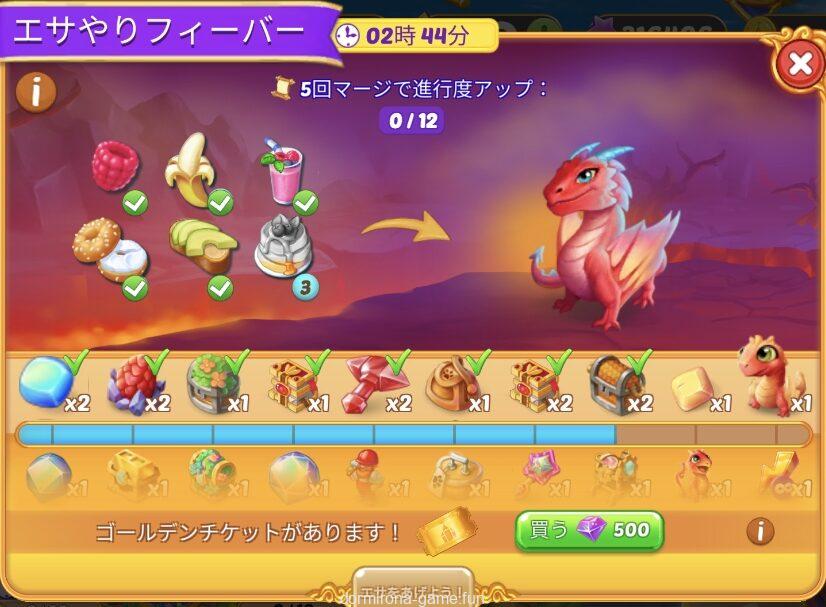The image size is (826, 607).
Task: Check the butter cube reward
Action: (693, 386)
